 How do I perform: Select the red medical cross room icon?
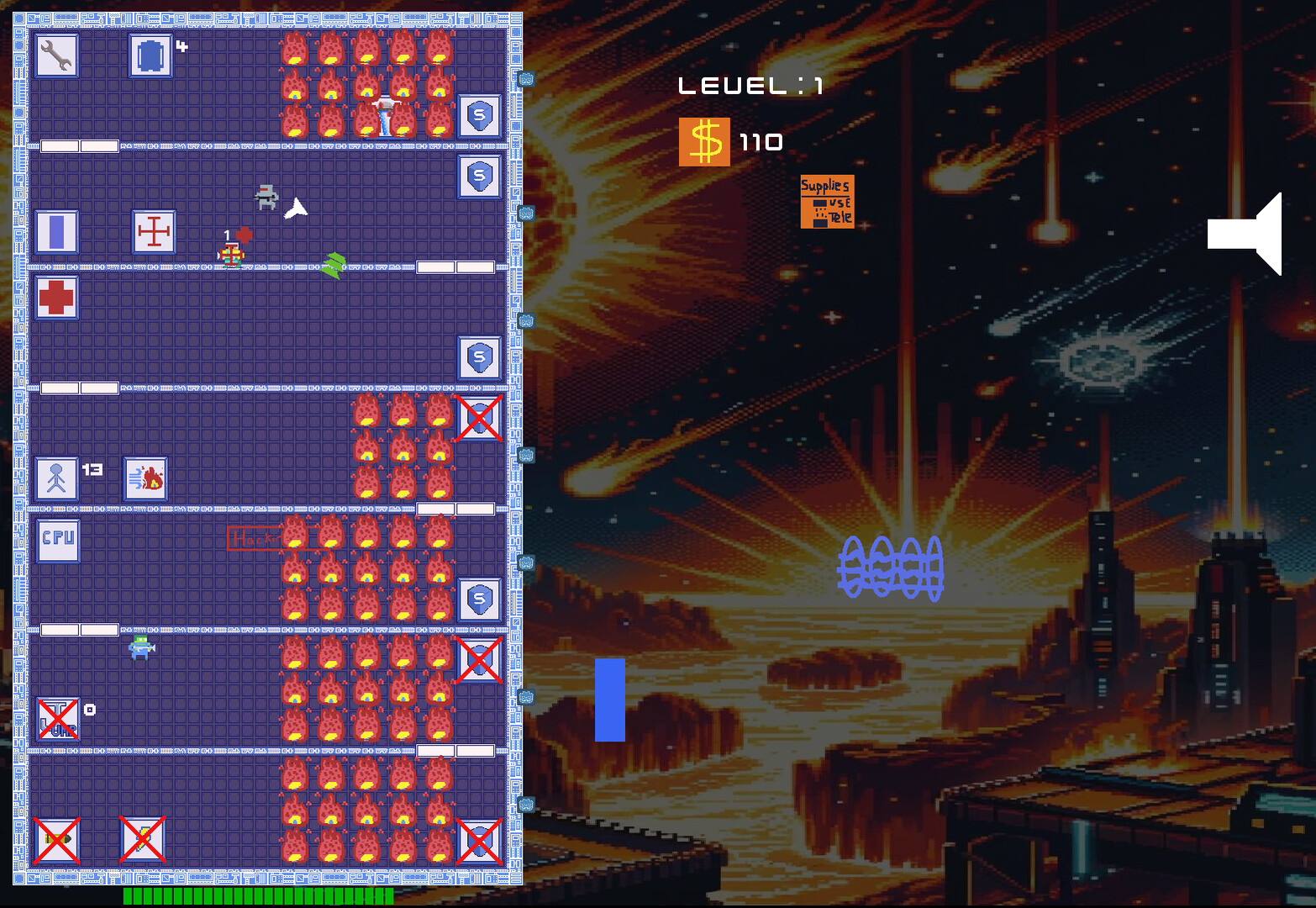56,299
